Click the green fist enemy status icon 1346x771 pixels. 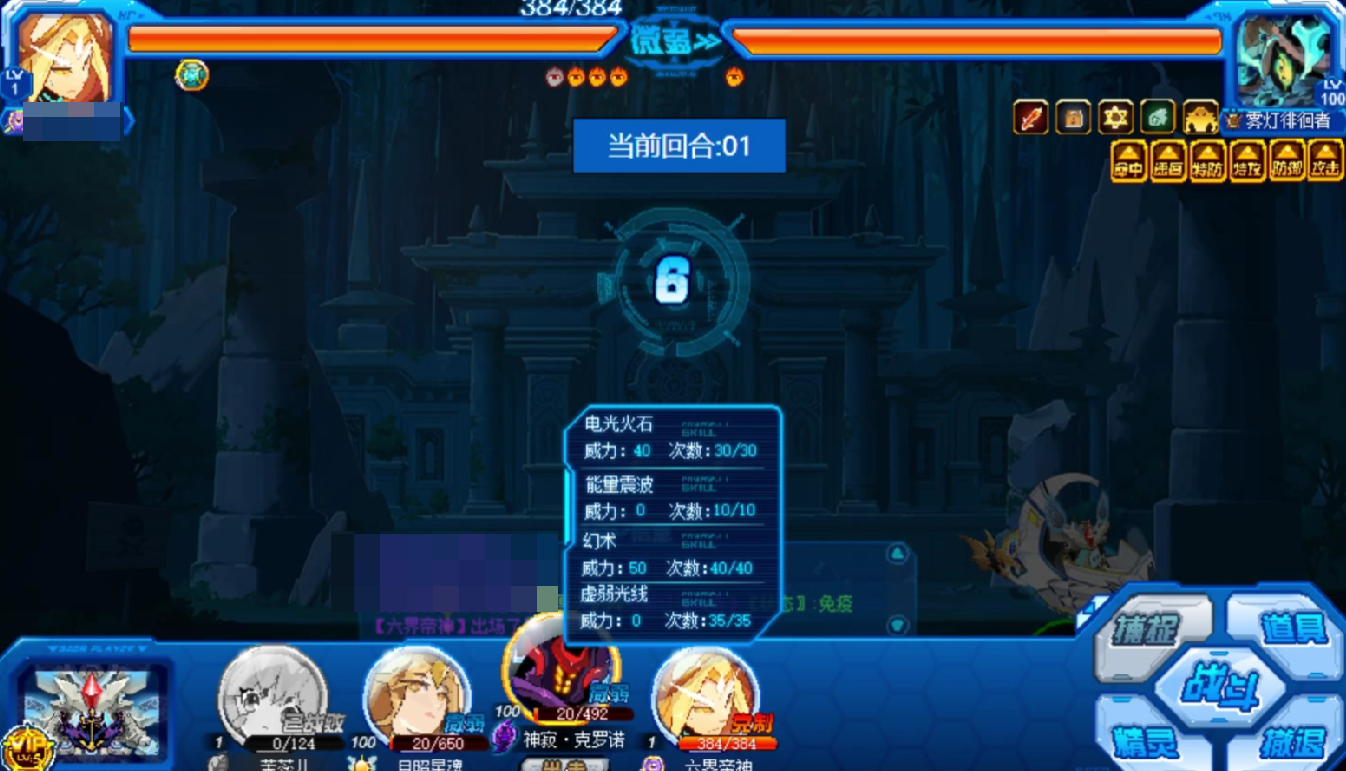[1158, 118]
